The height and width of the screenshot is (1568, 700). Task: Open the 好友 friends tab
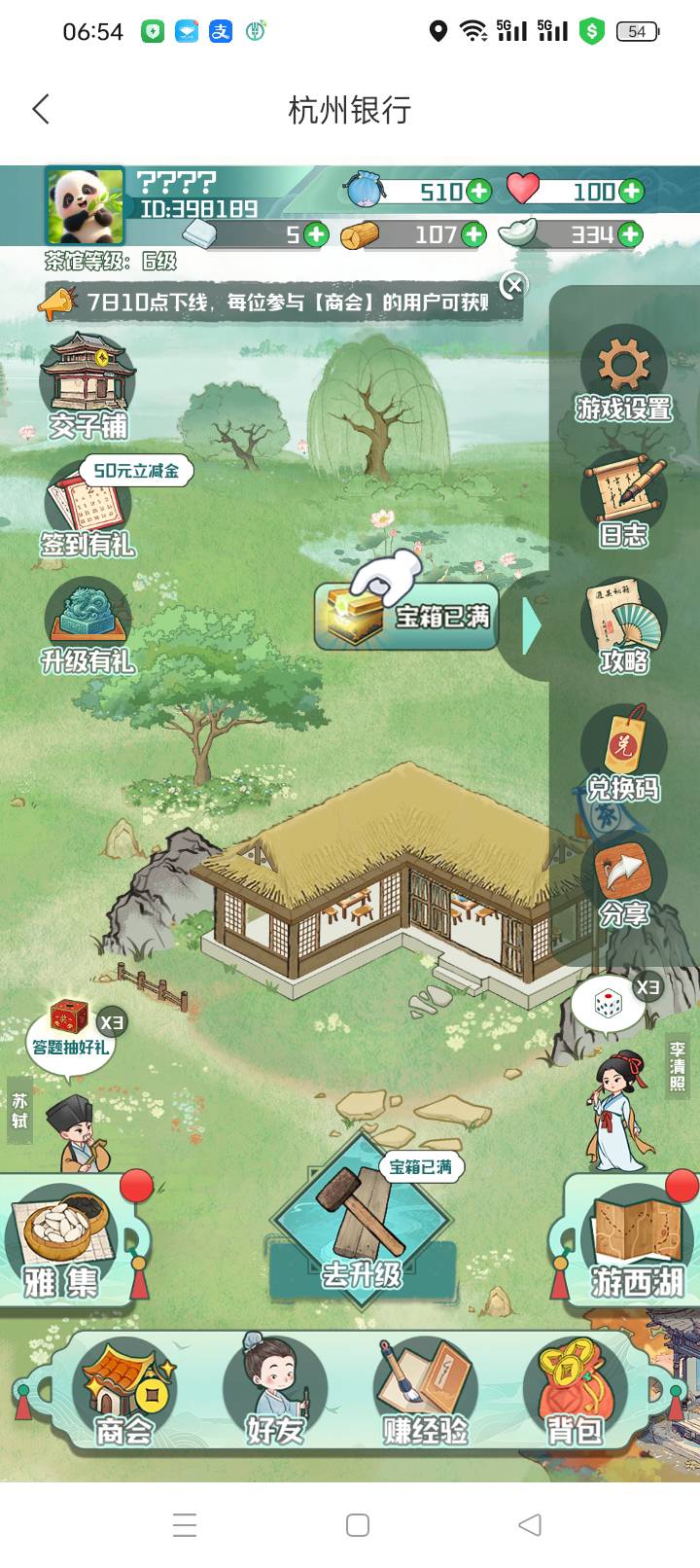(275, 1392)
